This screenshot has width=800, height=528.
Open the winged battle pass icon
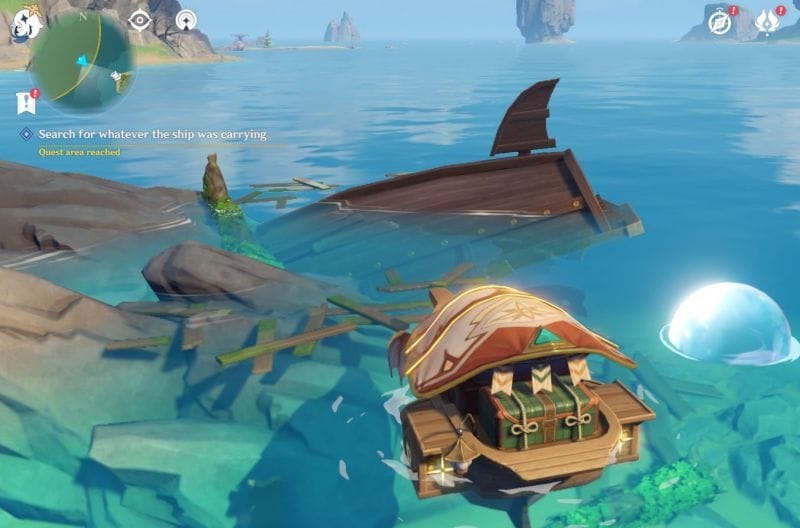tap(767, 22)
